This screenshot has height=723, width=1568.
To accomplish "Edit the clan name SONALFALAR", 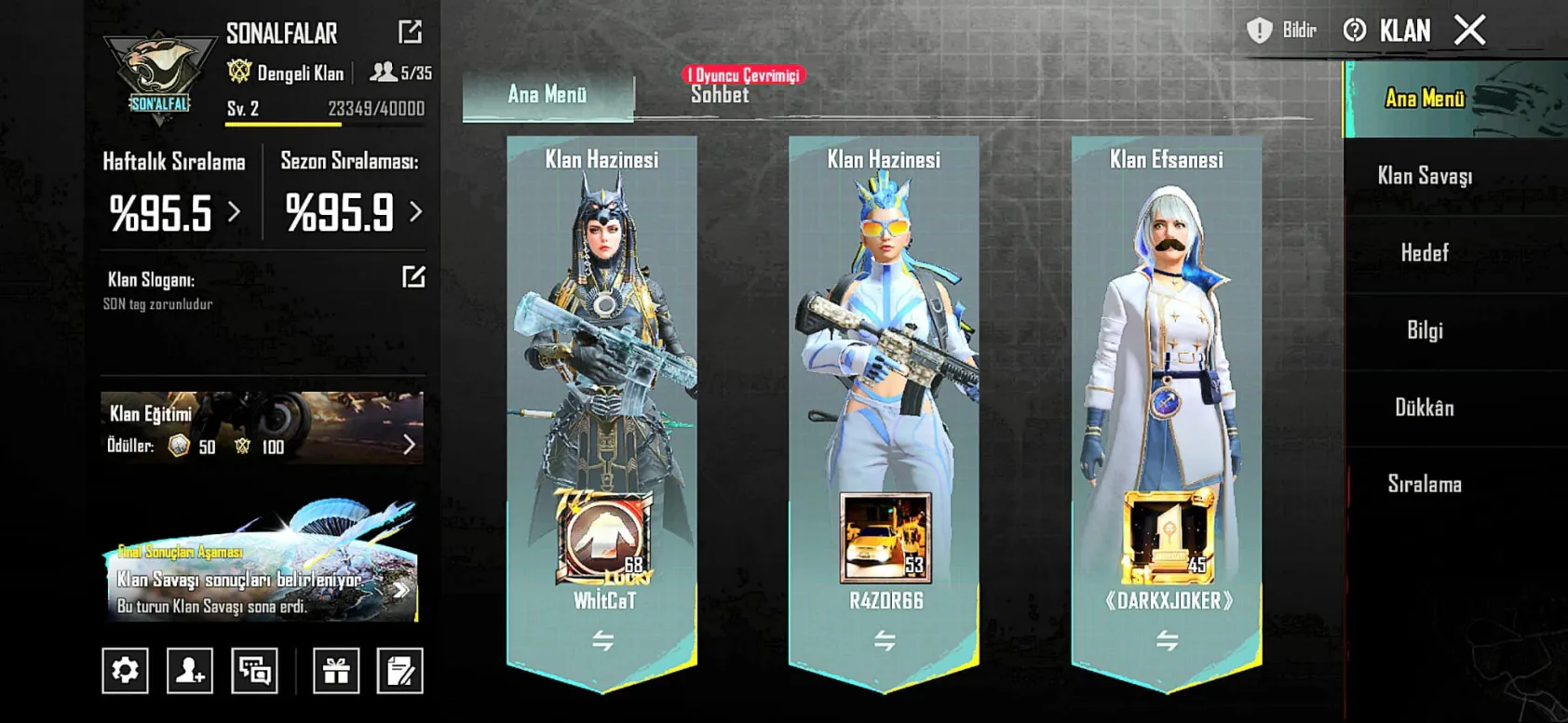I will [x=410, y=33].
